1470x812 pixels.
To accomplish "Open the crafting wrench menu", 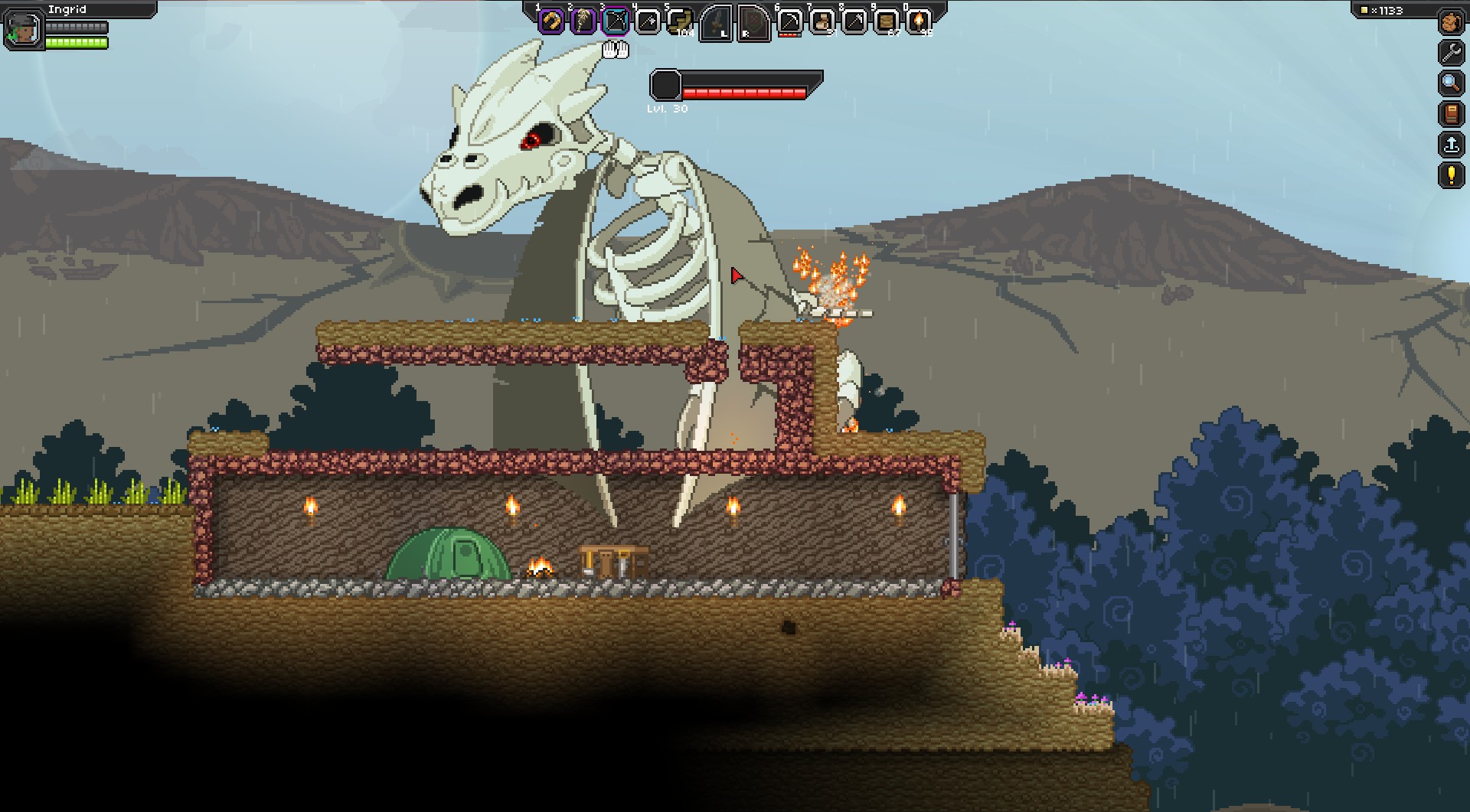I will [1451, 52].
